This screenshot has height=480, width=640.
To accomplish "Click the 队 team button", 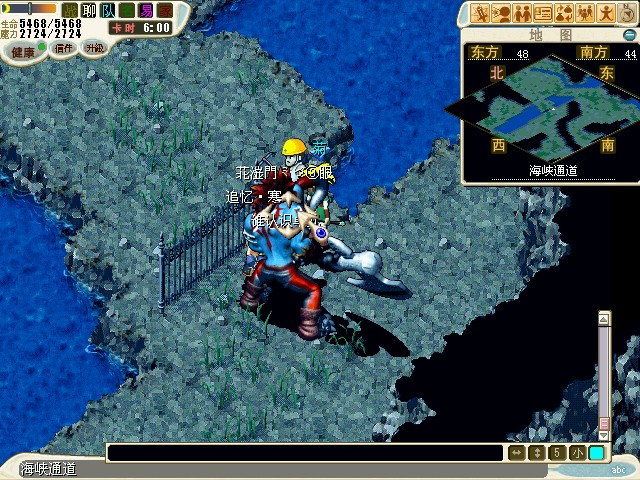I will click(x=108, y=10).
